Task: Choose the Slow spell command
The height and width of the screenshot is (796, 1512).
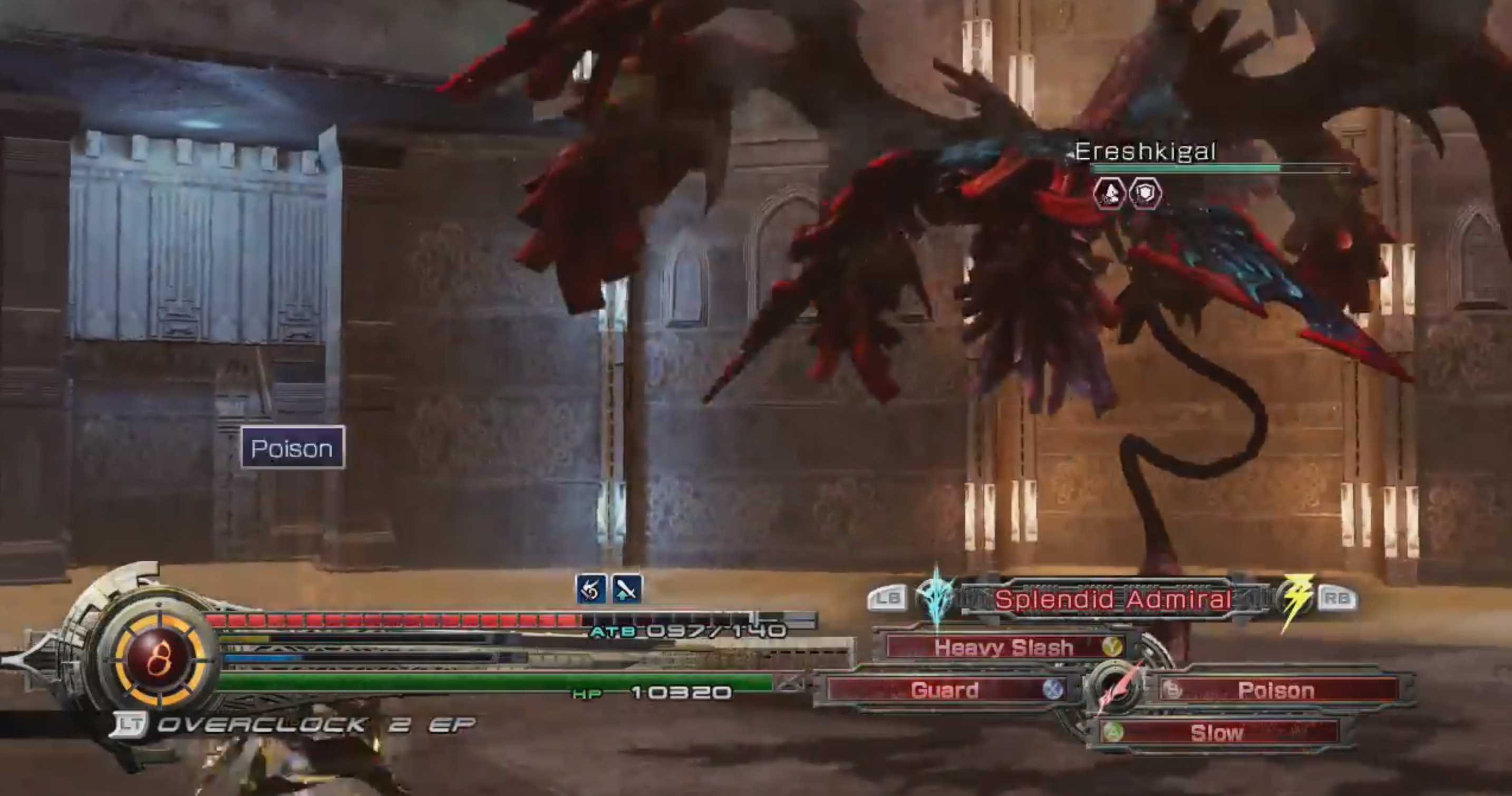Action: 1217,733
